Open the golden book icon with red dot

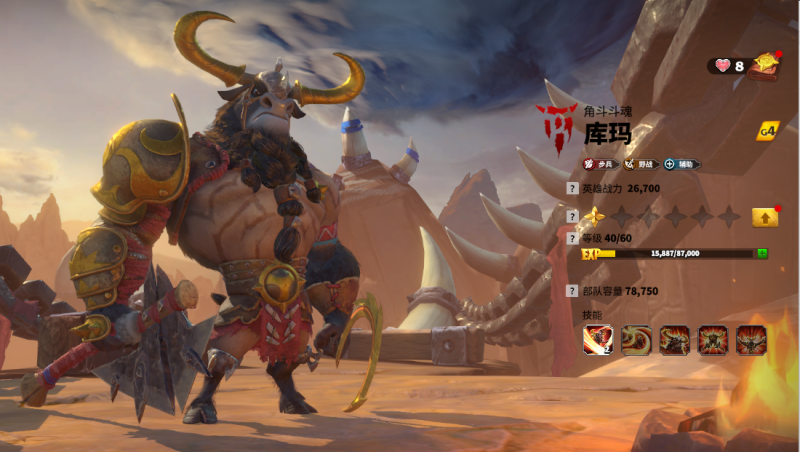(766, 65)
